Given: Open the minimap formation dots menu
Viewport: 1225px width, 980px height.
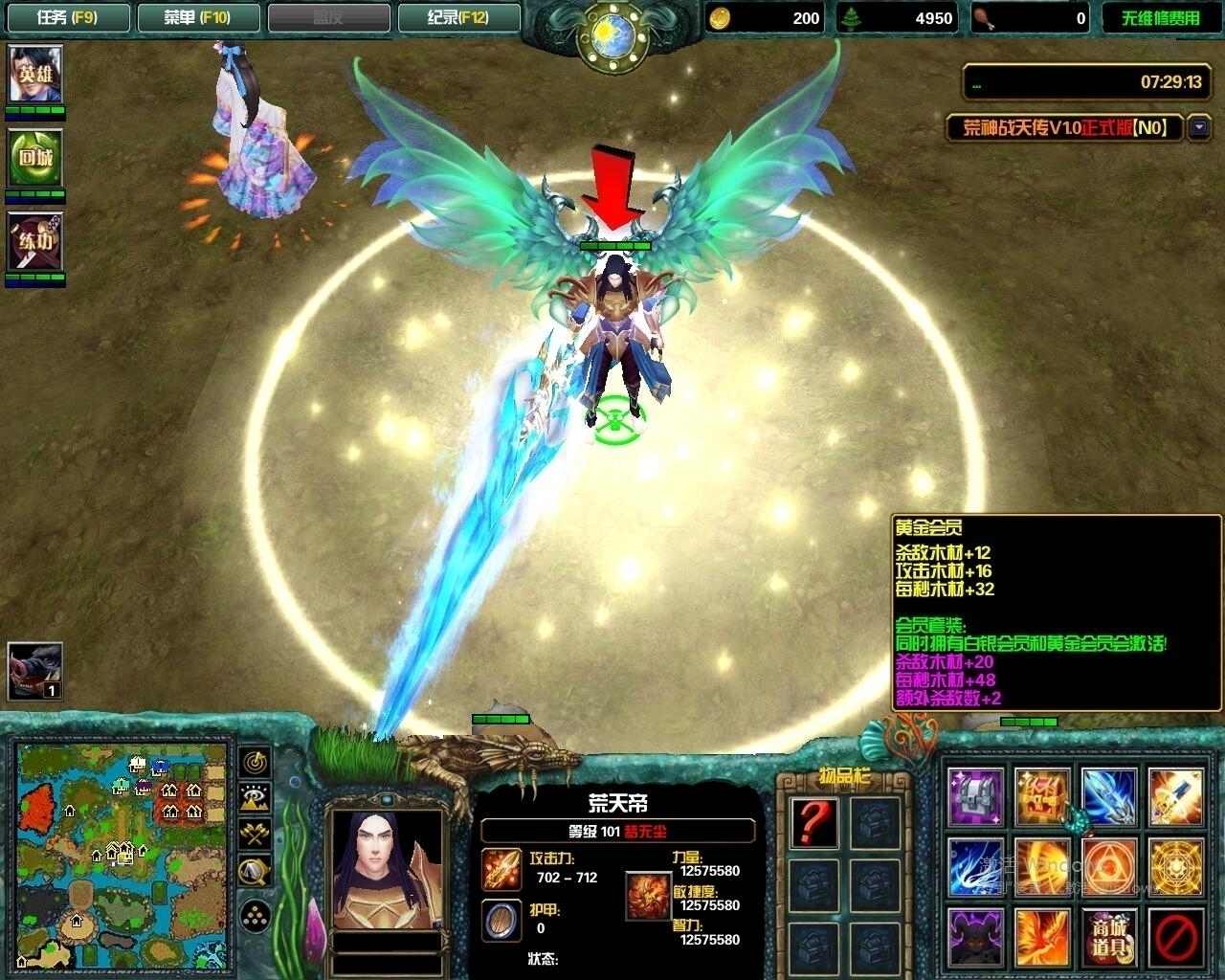Looking at the screenshot, I should pos(254,914).
